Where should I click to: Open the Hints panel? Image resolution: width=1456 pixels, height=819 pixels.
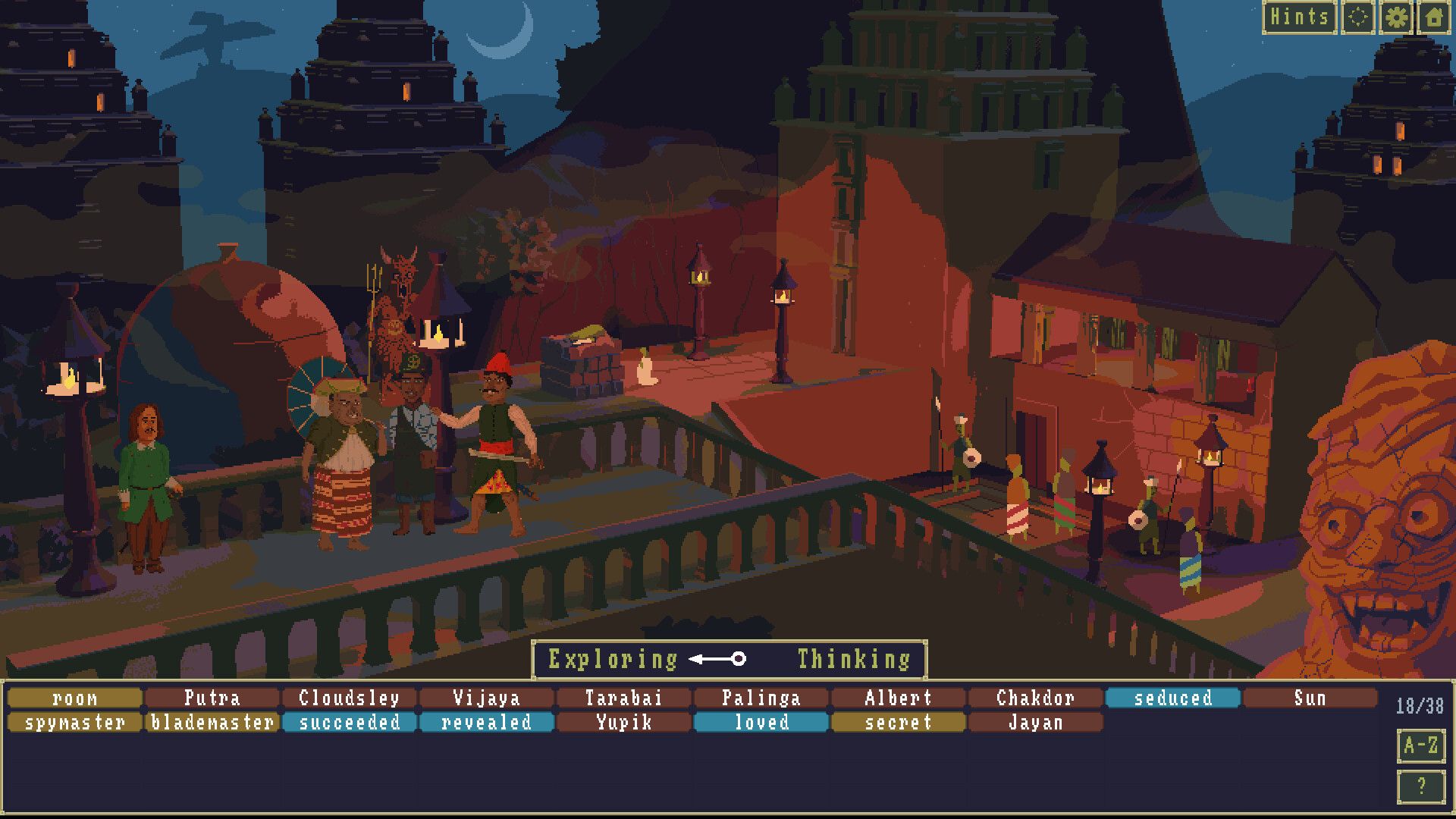[1300, 16]
